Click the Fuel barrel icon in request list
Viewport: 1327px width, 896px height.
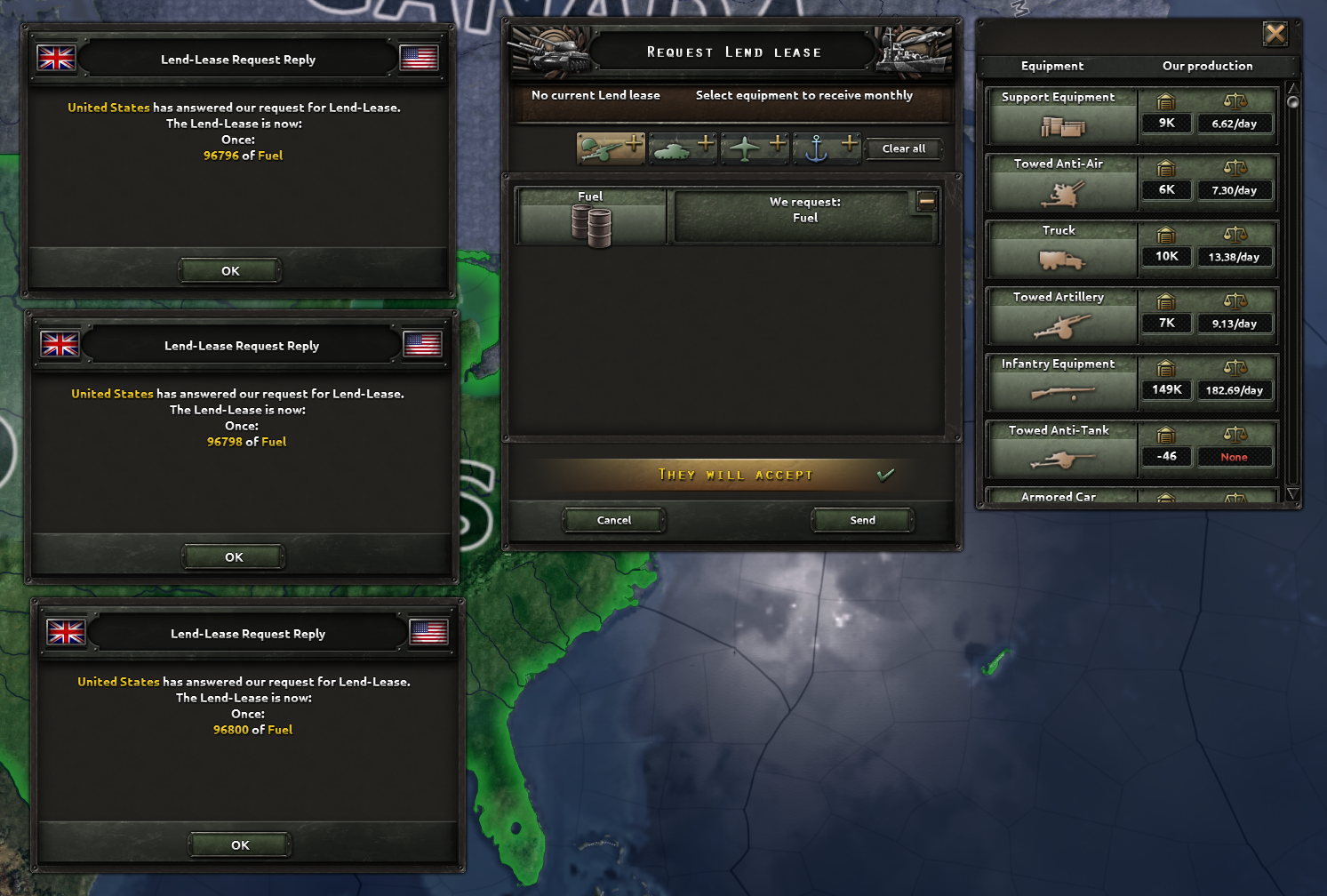click(x=590, y=222)
